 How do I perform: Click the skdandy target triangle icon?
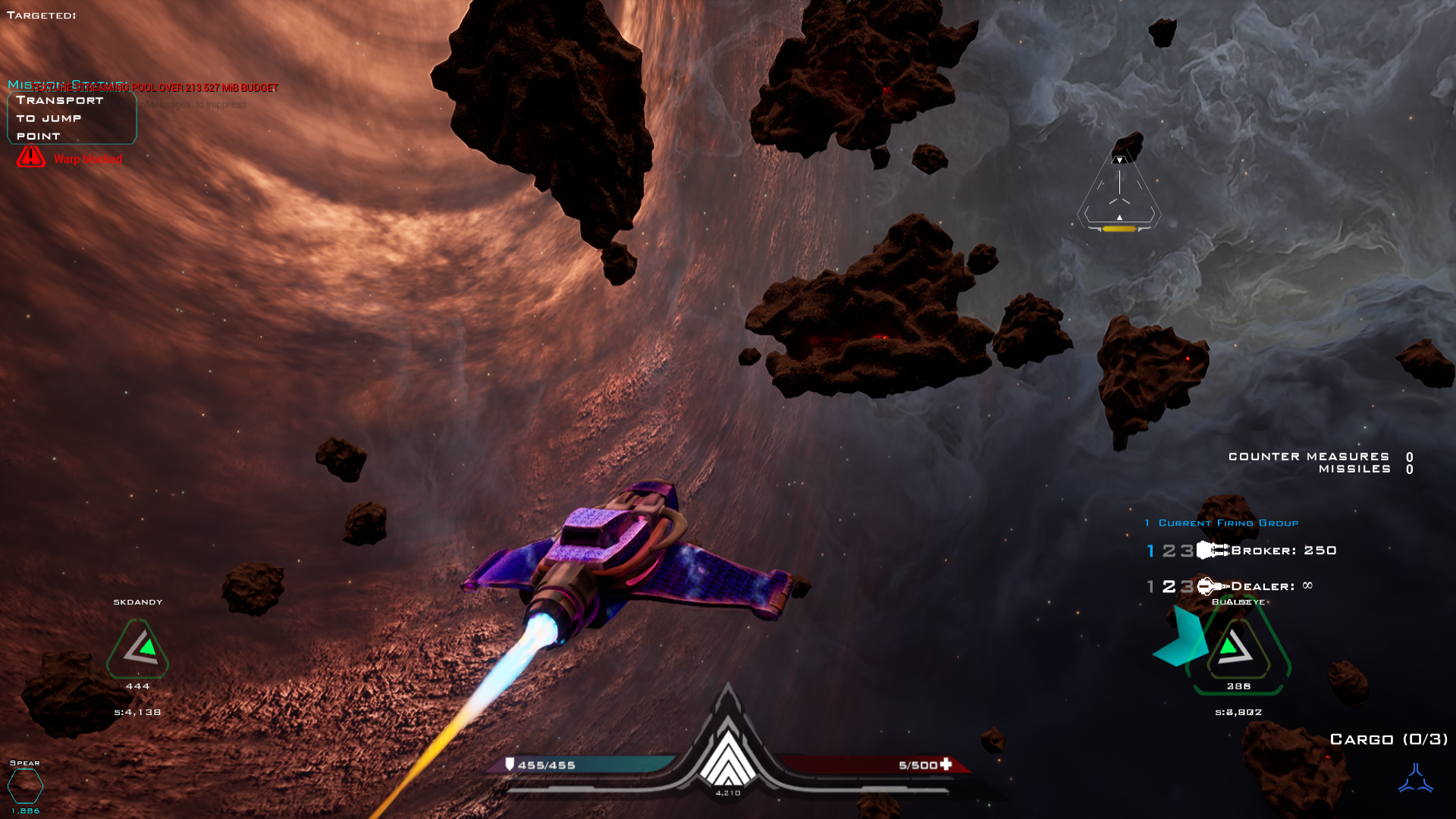(137, 648)
